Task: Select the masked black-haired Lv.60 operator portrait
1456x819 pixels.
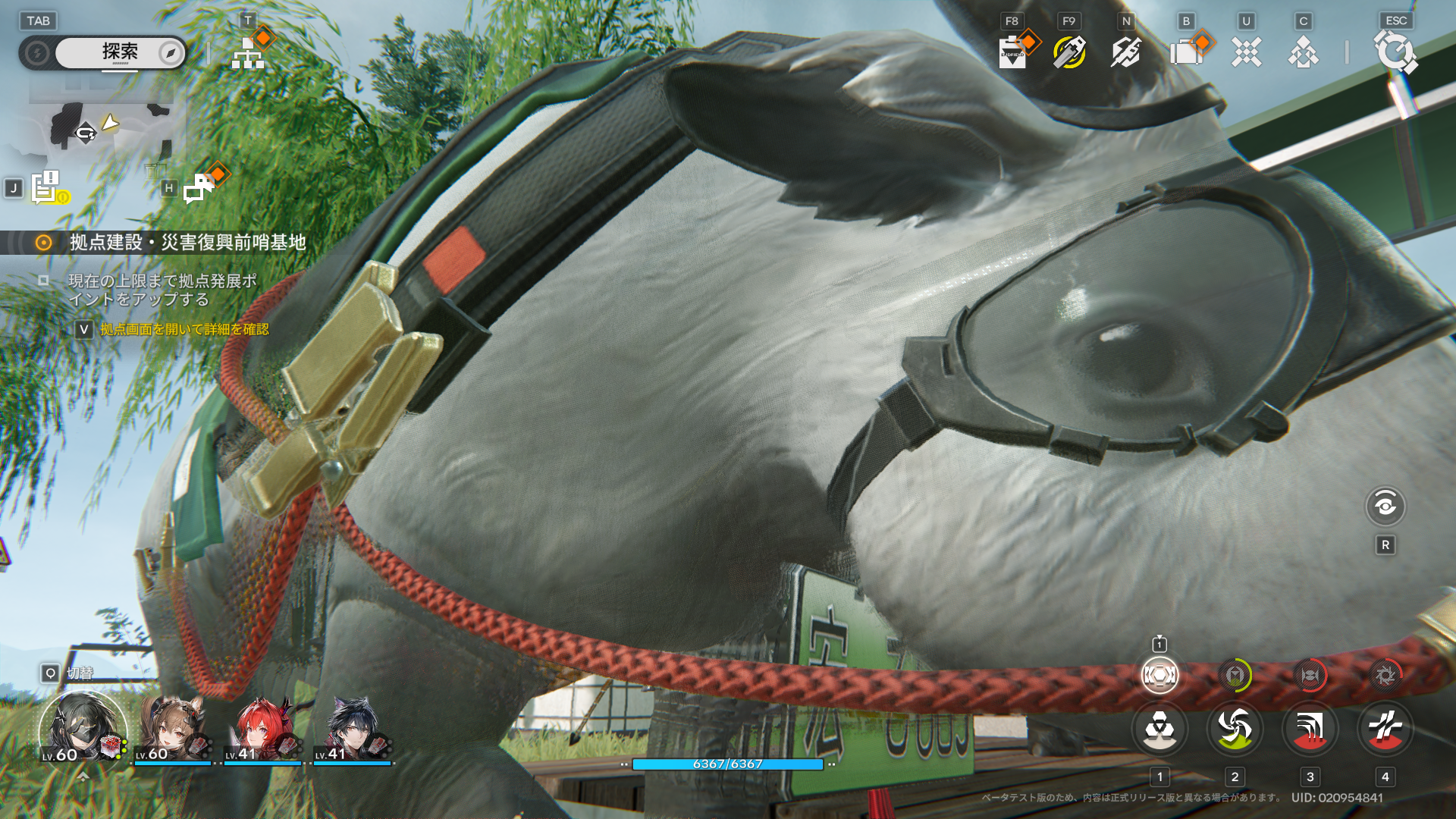Action: point(82,727)
